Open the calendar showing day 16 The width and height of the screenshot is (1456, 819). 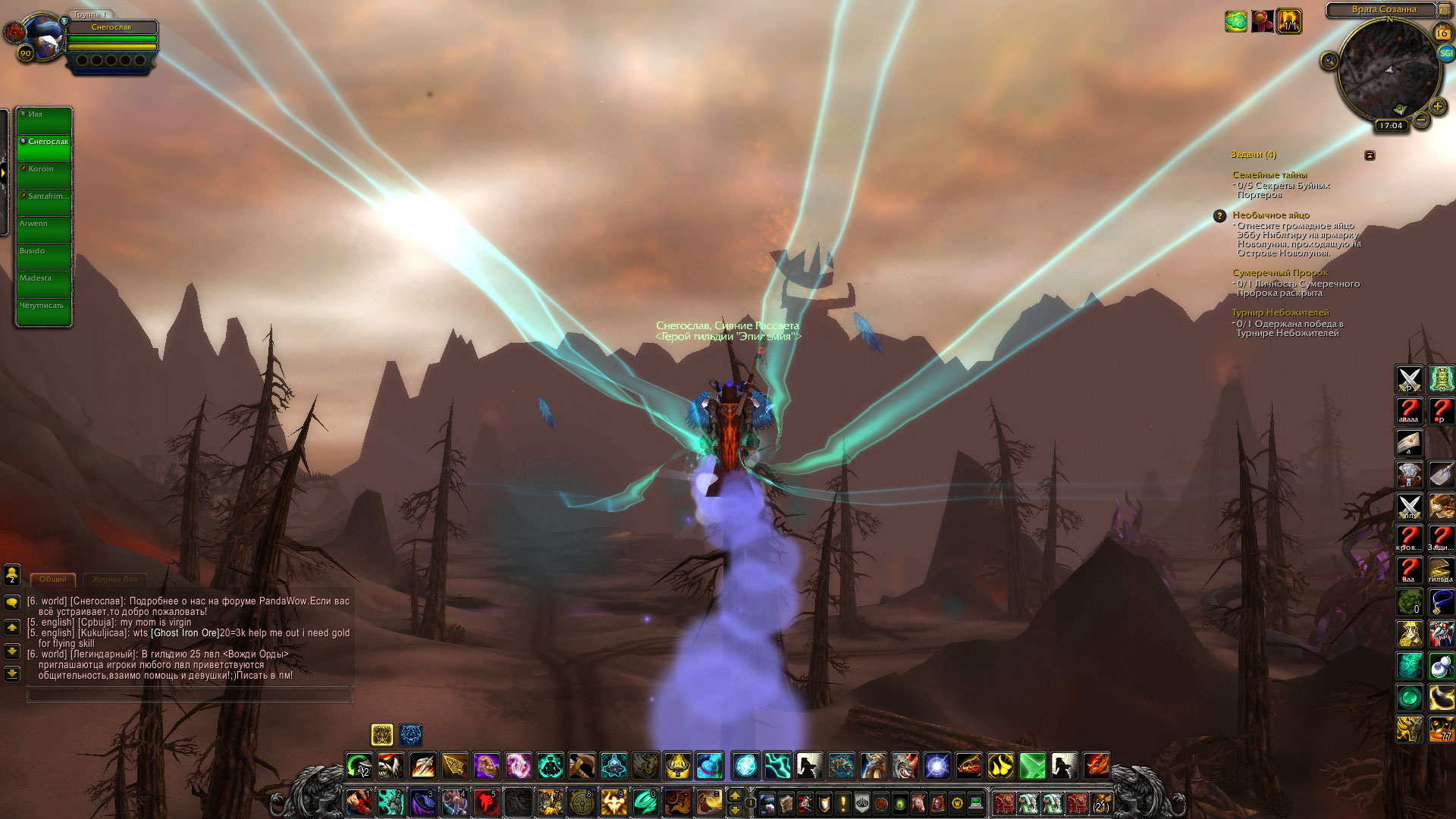[1442, 33]
